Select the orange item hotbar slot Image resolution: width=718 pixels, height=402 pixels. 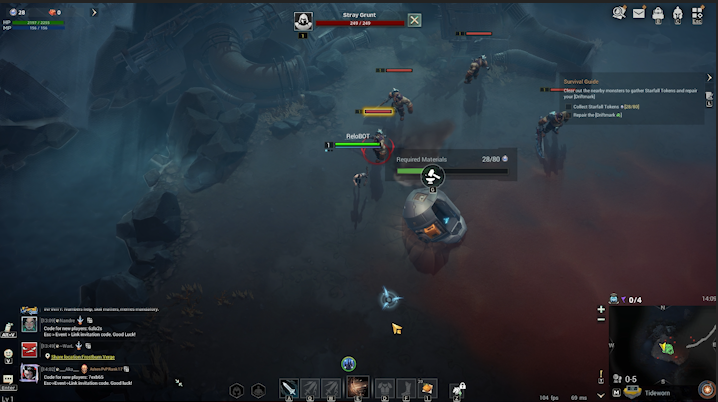(427, 388)
